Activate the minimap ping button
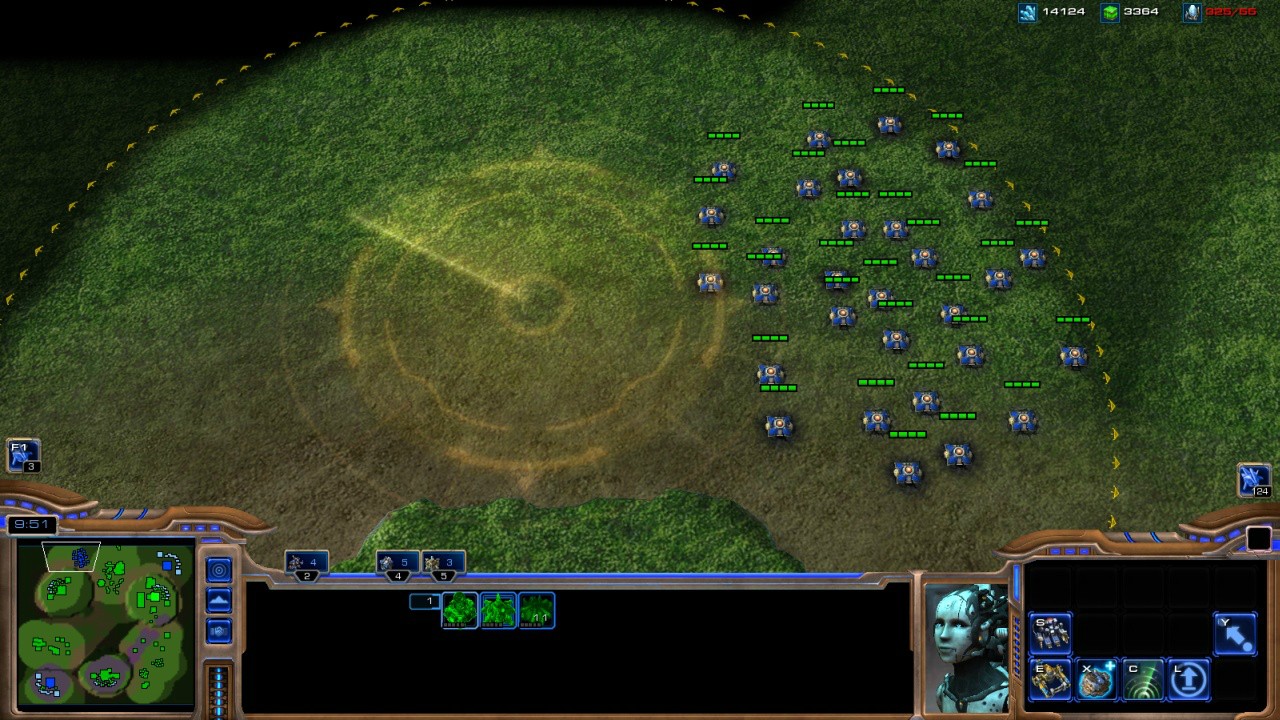This screenshot has width=1280, height=720. tap(219, 570)
